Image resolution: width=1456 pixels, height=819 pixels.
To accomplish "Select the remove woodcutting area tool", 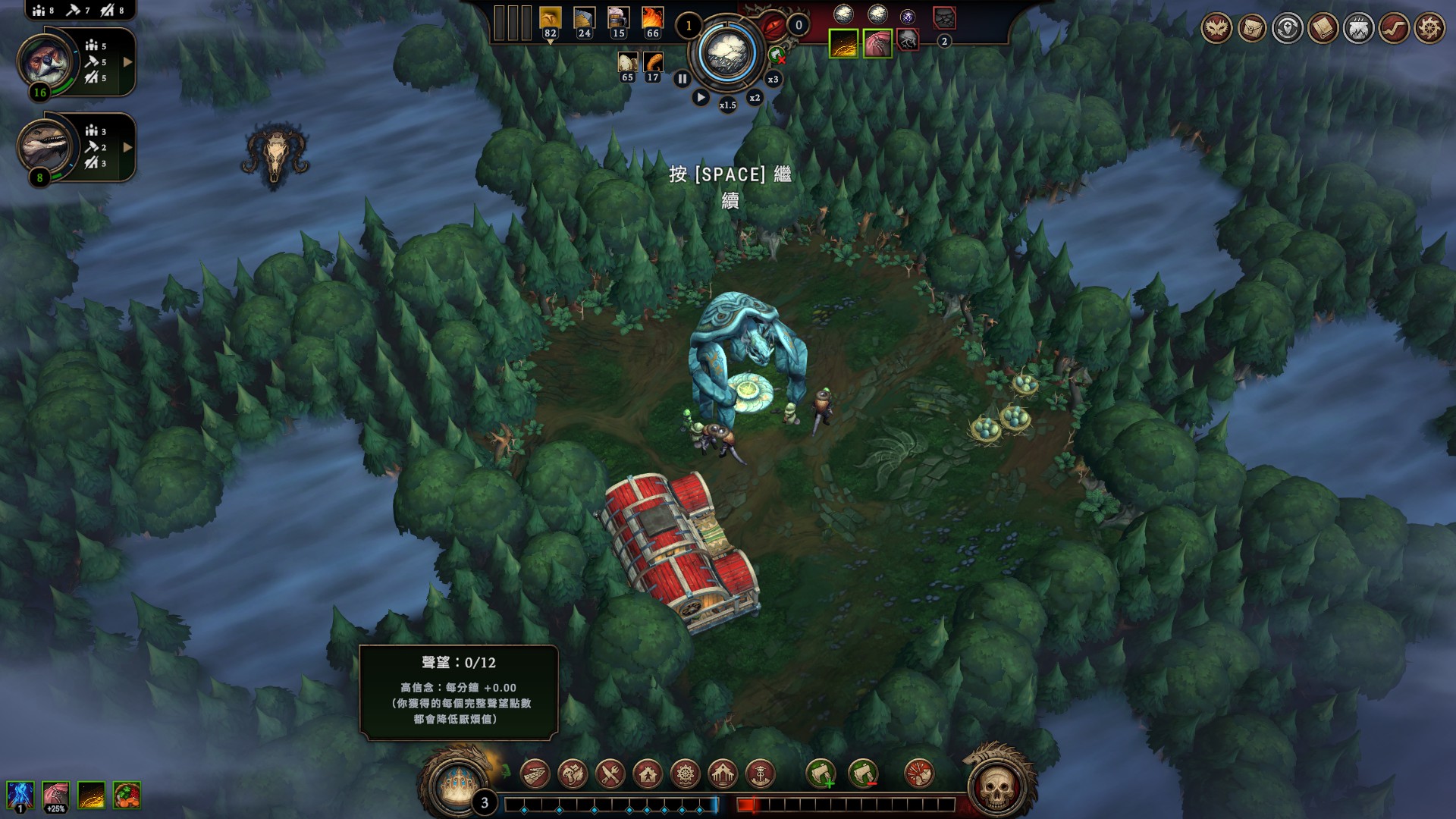I will (862, 774).
